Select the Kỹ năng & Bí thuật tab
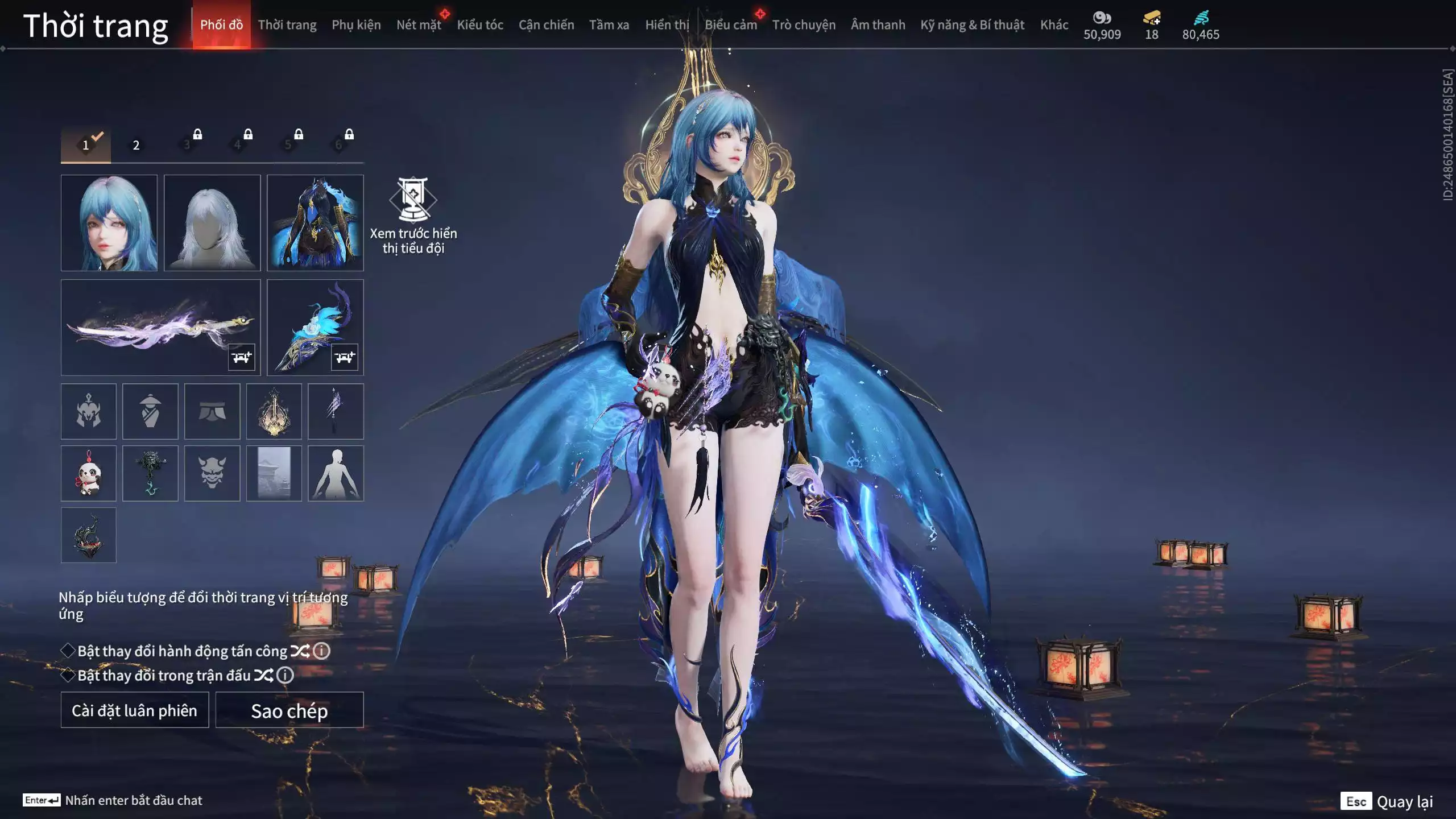The width and height of the screenshot is (1456, 819). [972, 25]
